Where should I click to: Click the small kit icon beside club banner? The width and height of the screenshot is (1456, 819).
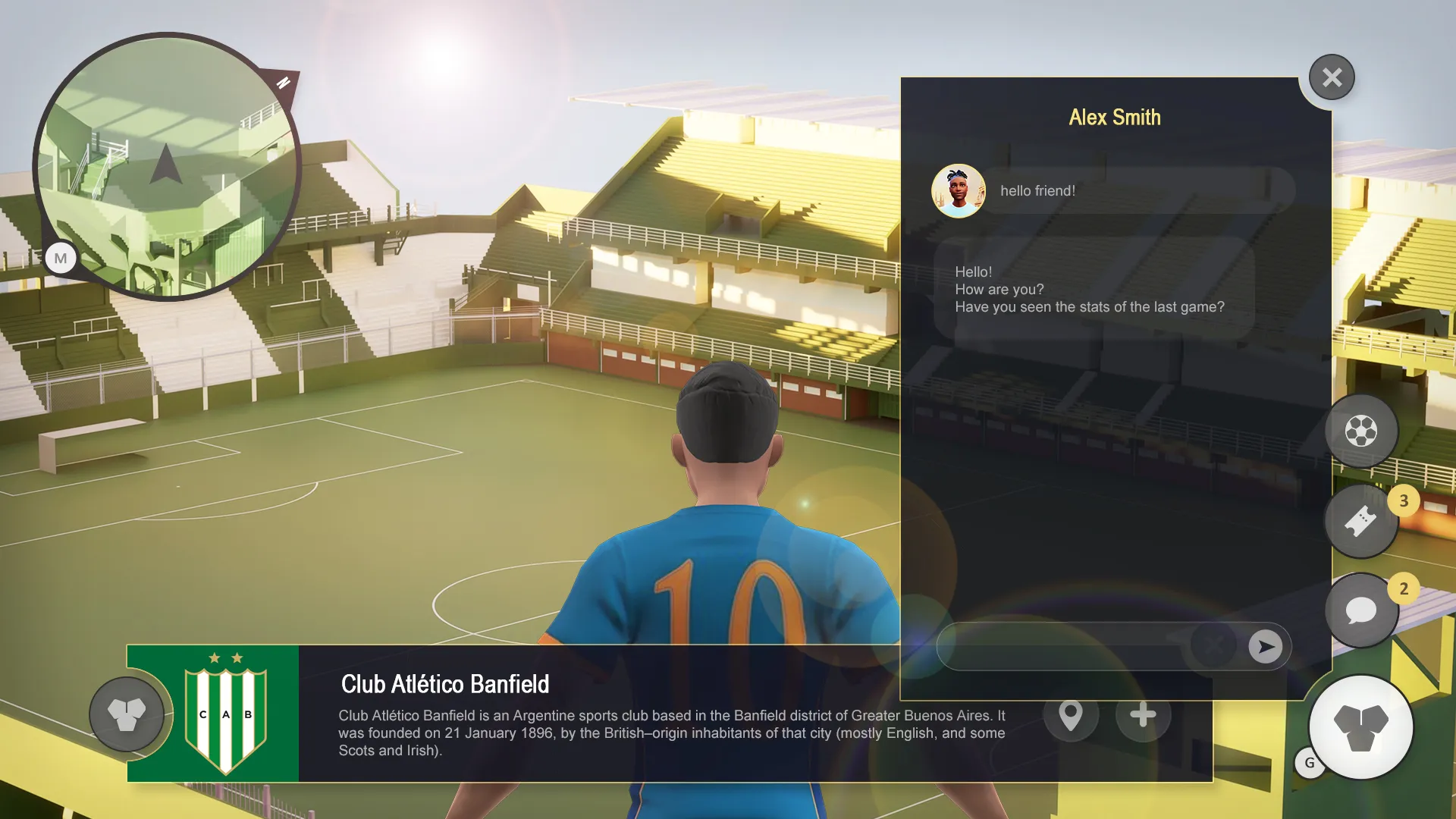pos(126,714)
